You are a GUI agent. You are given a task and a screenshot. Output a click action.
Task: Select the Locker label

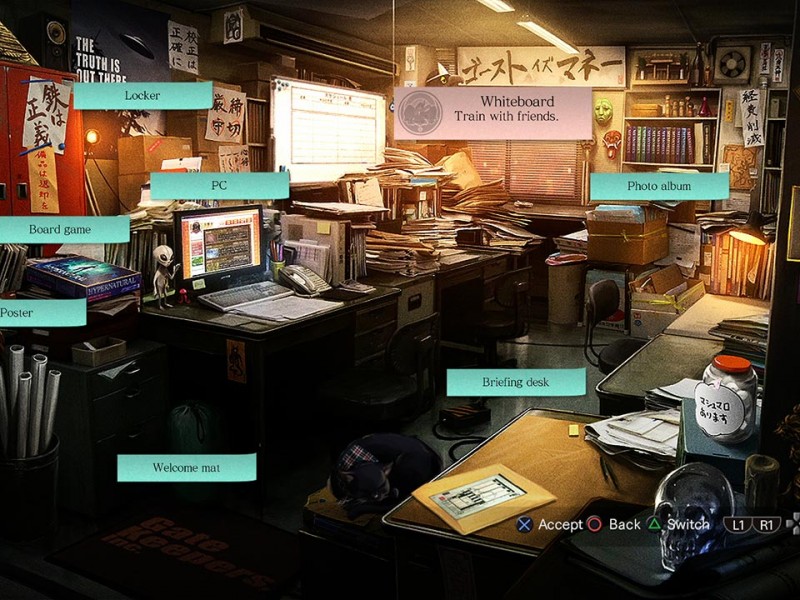(142, 95)
